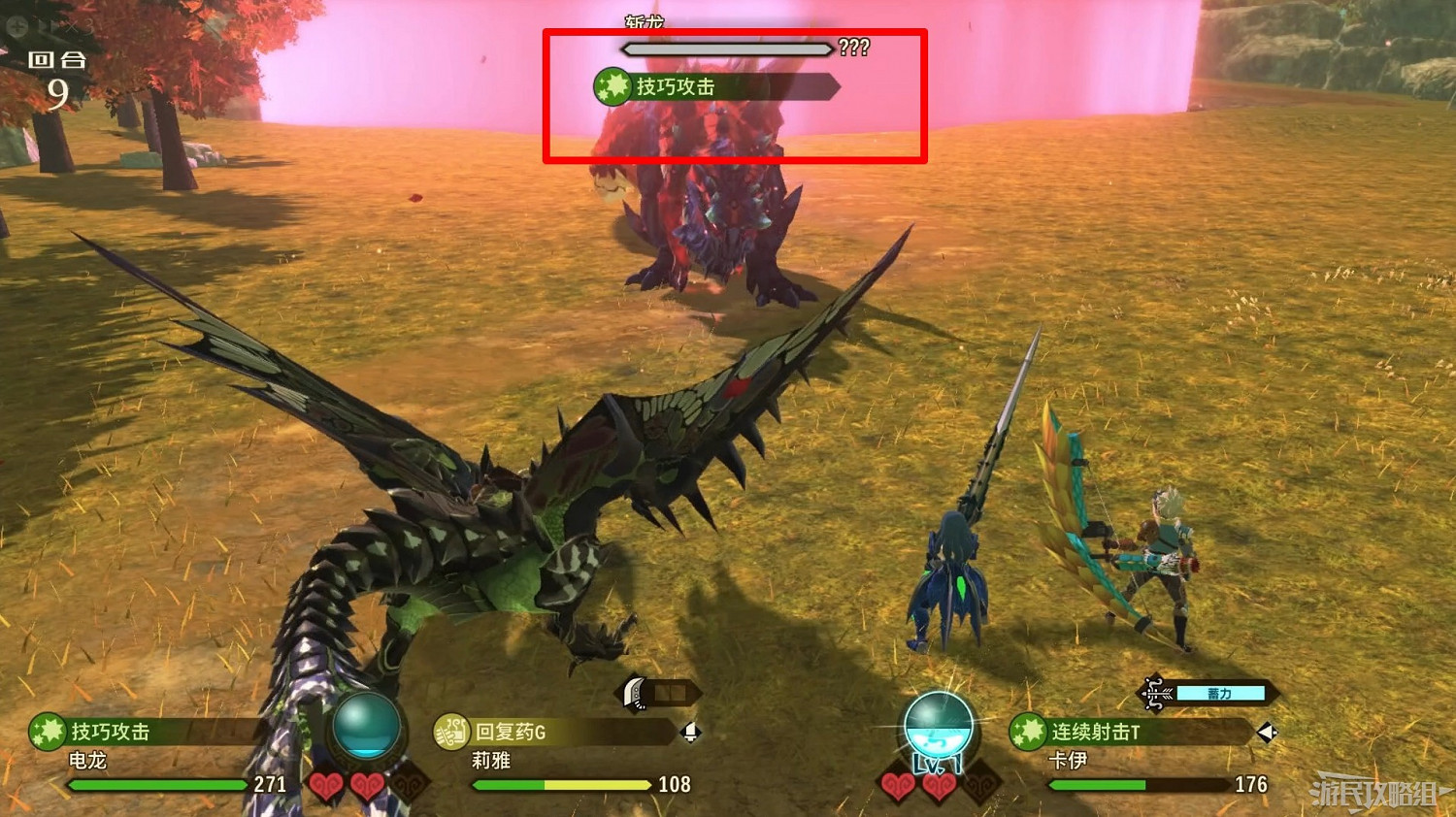Click the ??? enemy name text
Screen dimensions: 1456x817
point(852,46)
